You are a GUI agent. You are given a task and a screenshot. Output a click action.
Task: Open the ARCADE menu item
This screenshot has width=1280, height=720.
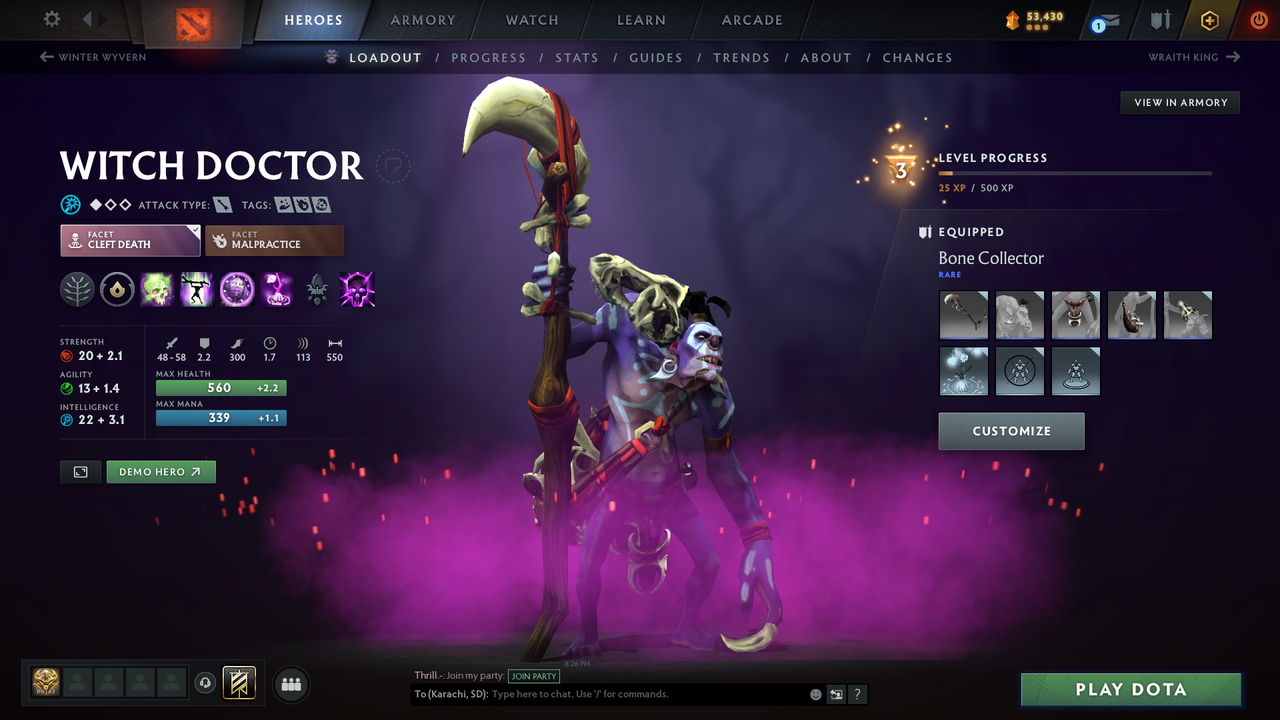coord(751,20)
